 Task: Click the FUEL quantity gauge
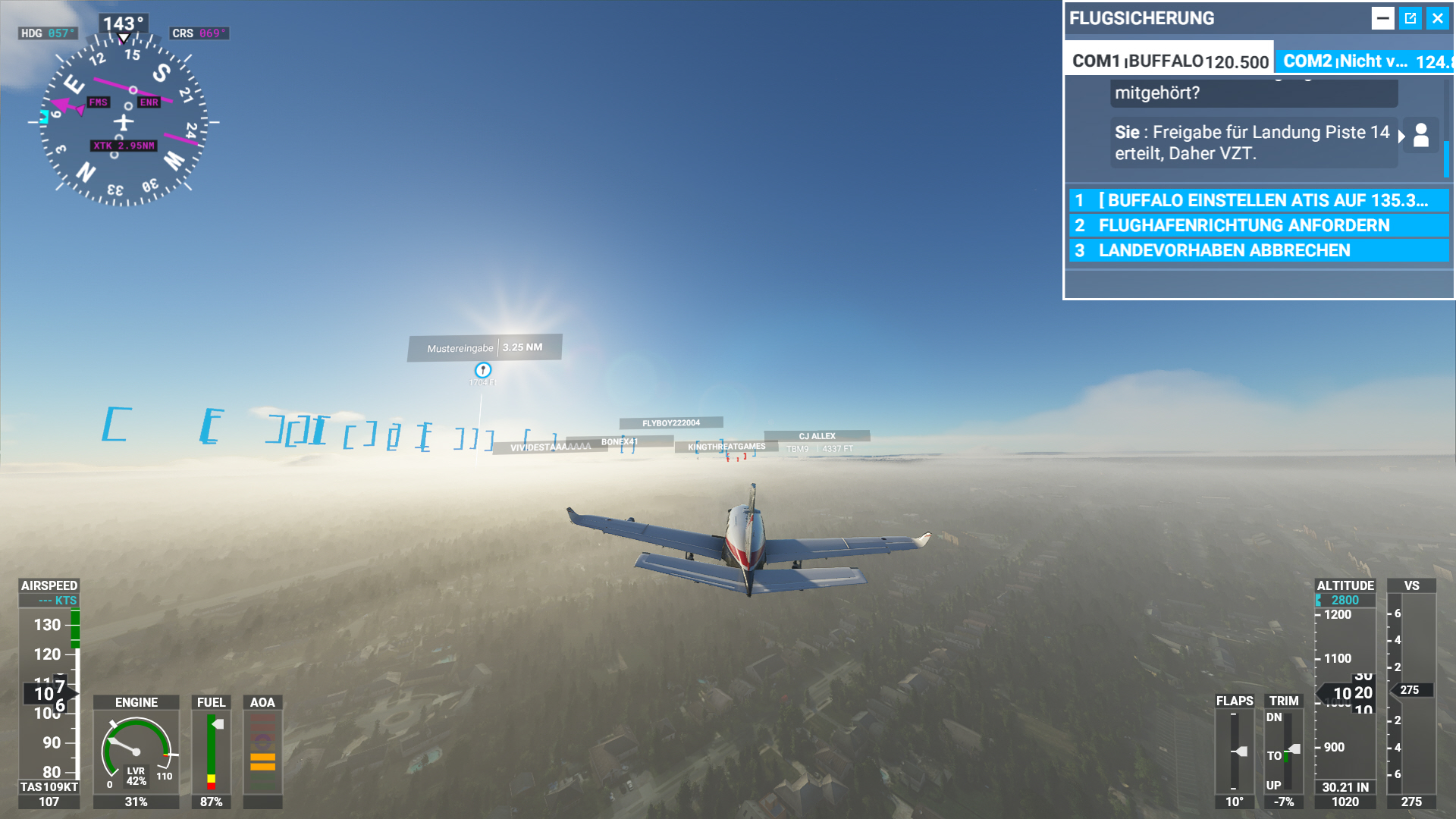tap(212, 751)
